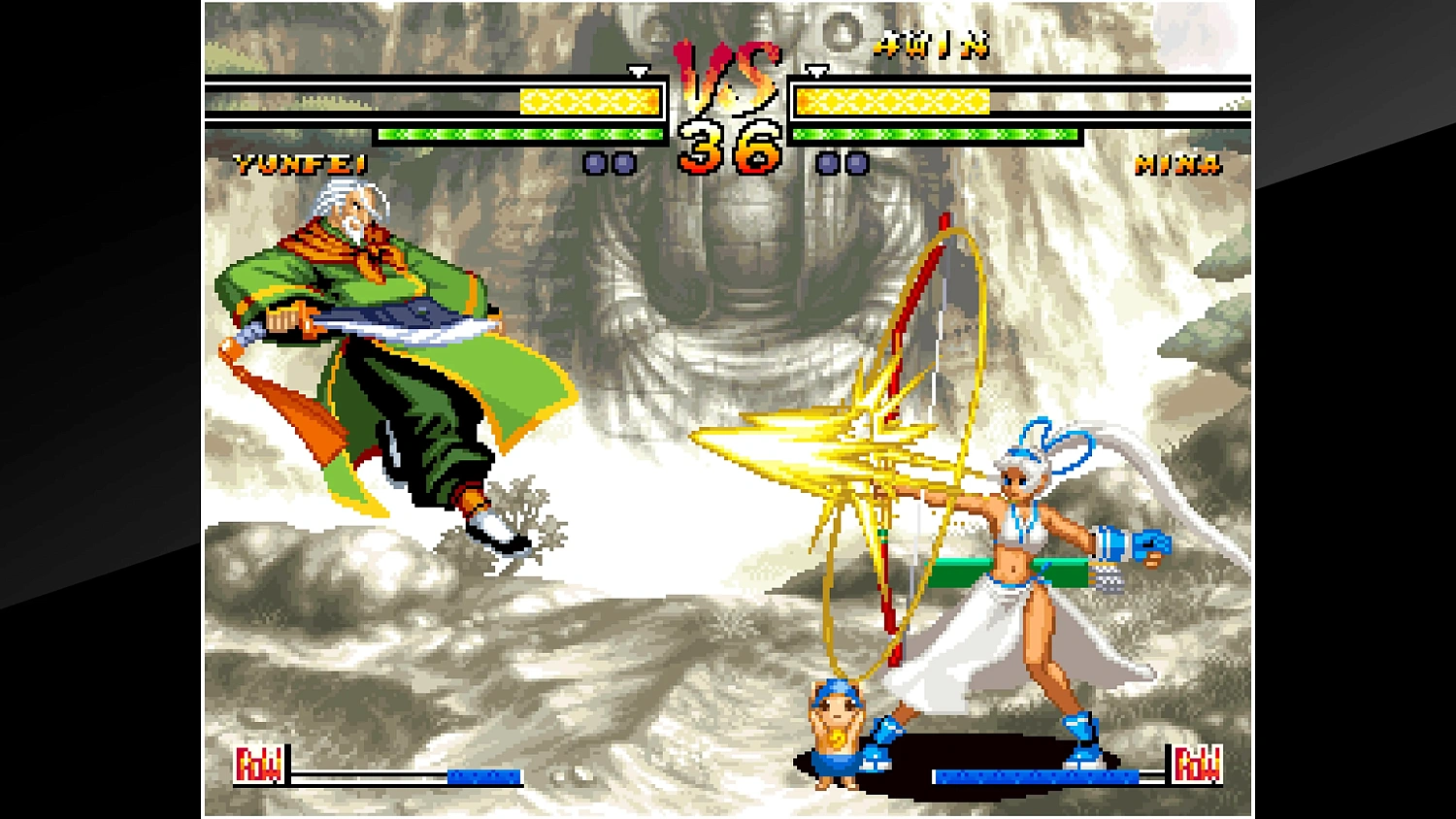Expand the white triangle above Yunfei's health bar
This screenshot has width=1456, height=819.
click(x=638, y=72)
